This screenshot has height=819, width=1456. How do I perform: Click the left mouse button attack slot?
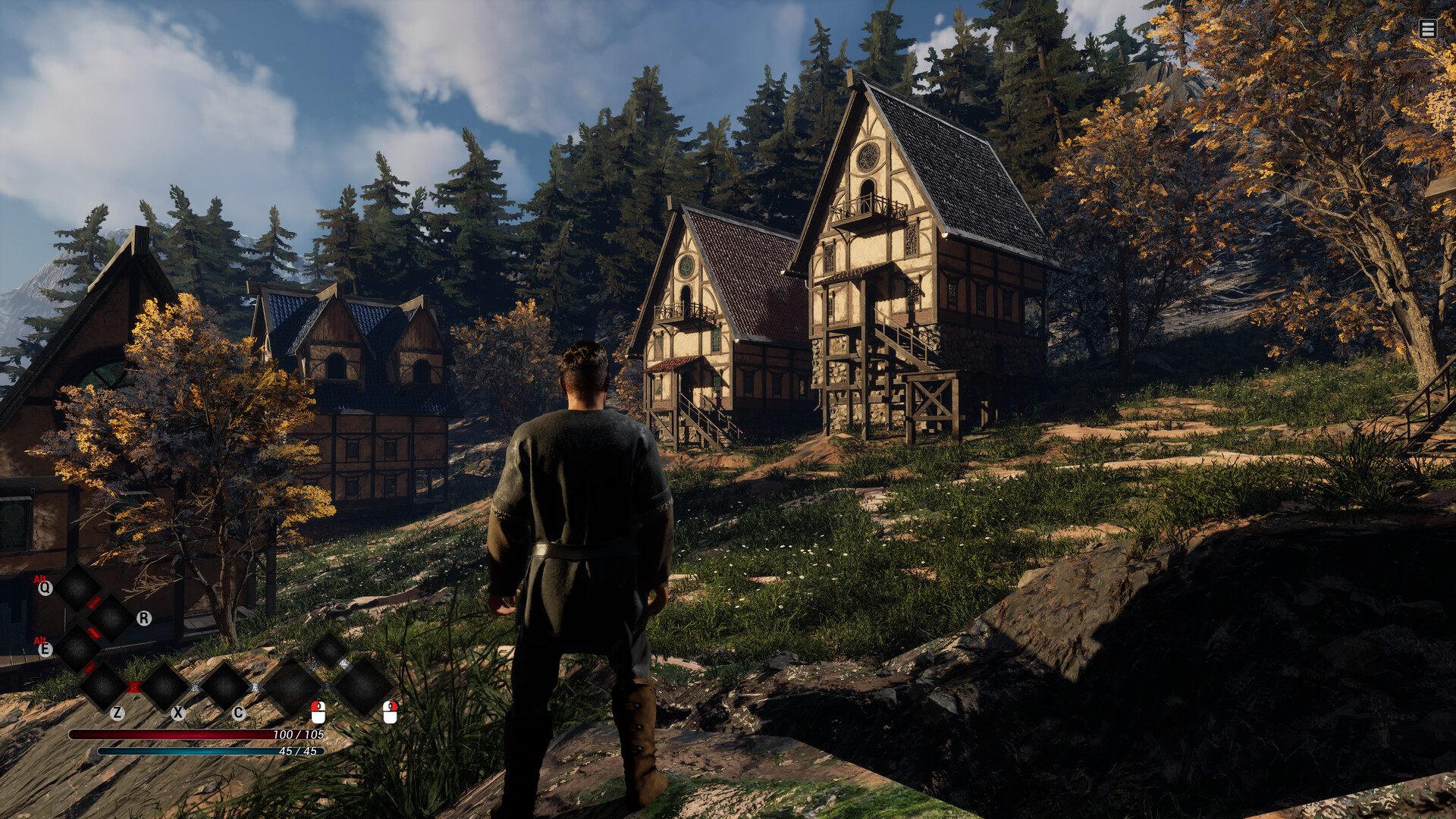[292, 686]
